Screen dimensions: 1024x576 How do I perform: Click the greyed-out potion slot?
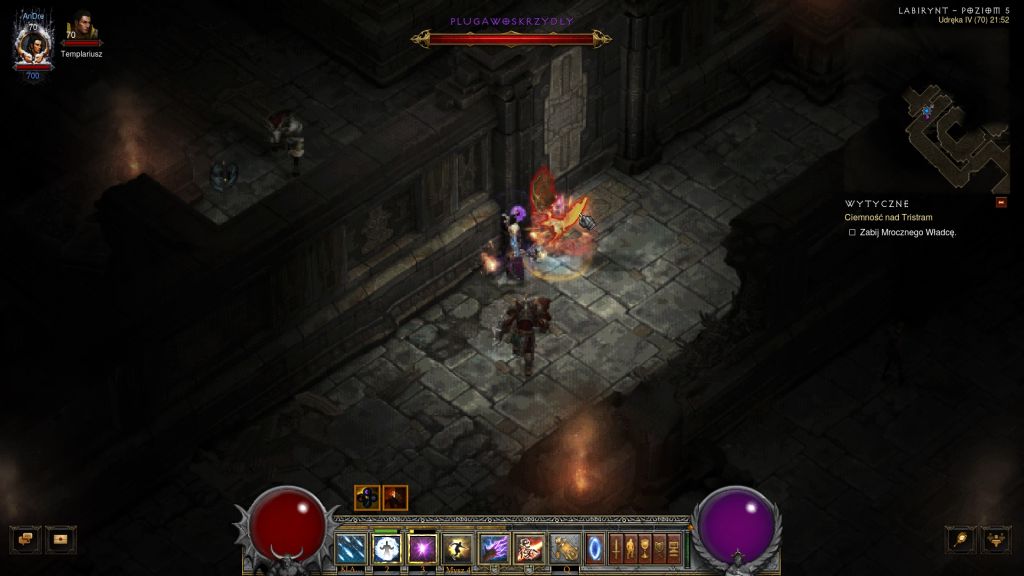565,548
